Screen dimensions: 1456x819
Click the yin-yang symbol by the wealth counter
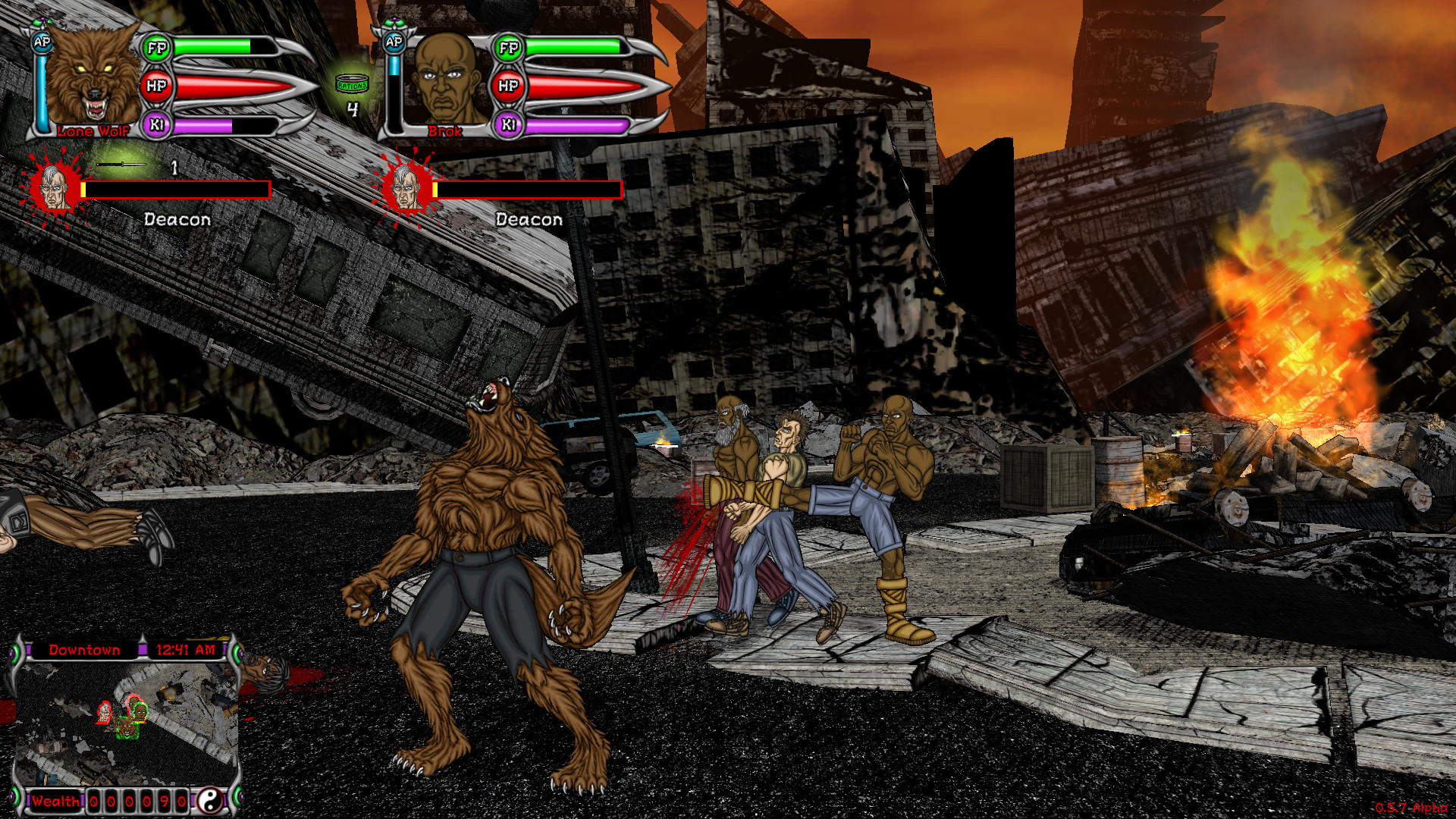pos(211,802)
